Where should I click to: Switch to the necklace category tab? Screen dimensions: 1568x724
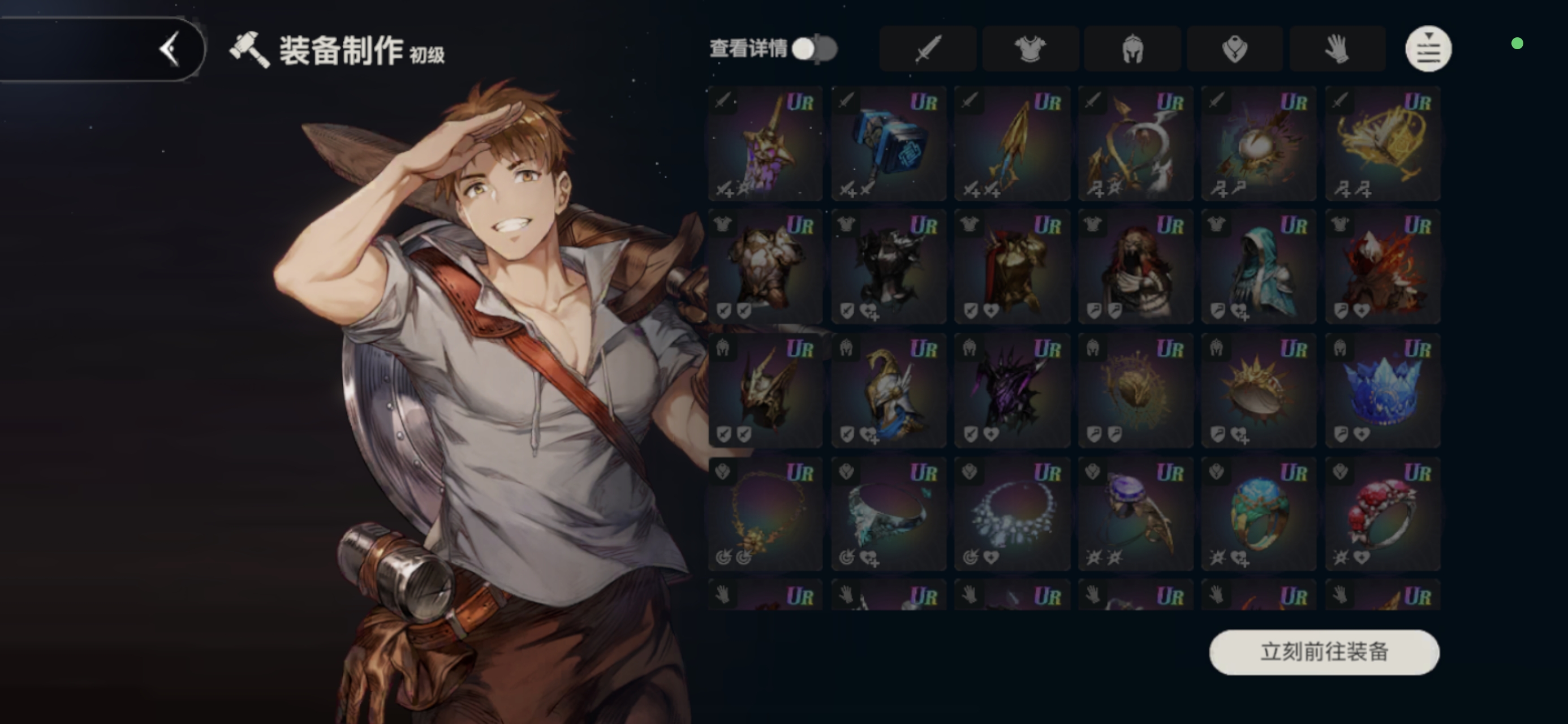tap(1234, 49)
